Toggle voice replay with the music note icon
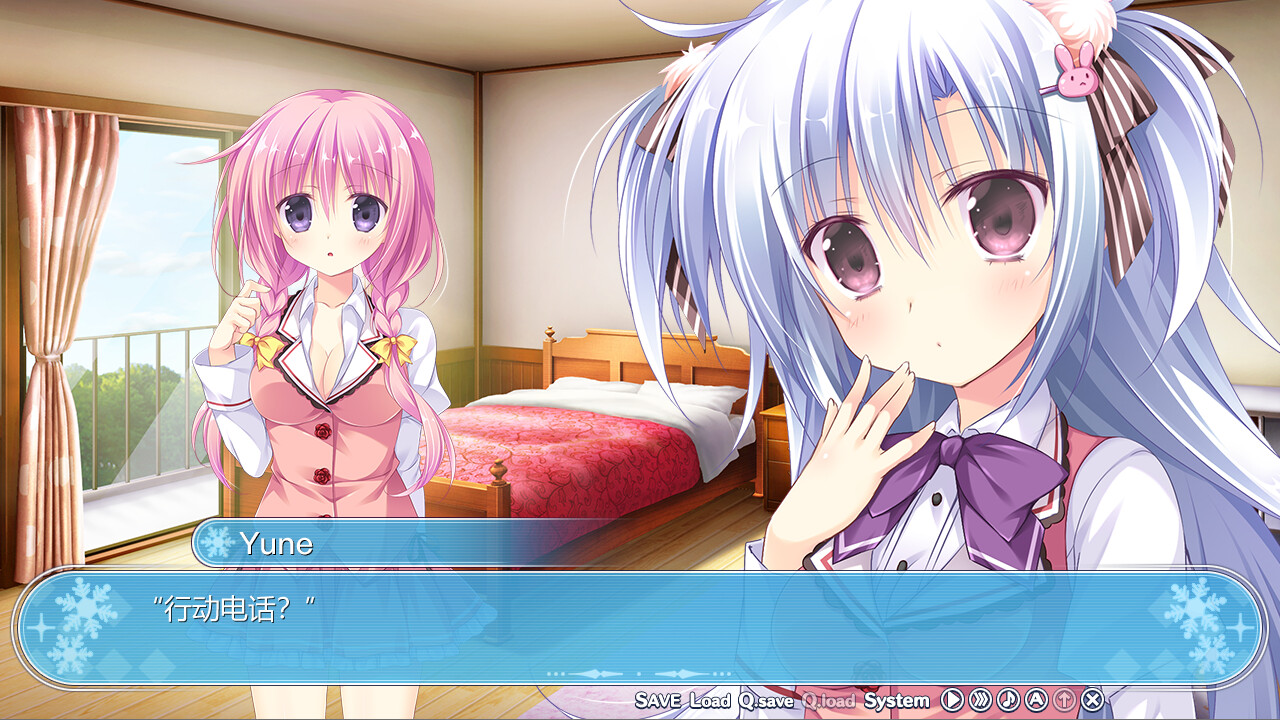The image size is (1280, 720). (x=1007, y=700)
